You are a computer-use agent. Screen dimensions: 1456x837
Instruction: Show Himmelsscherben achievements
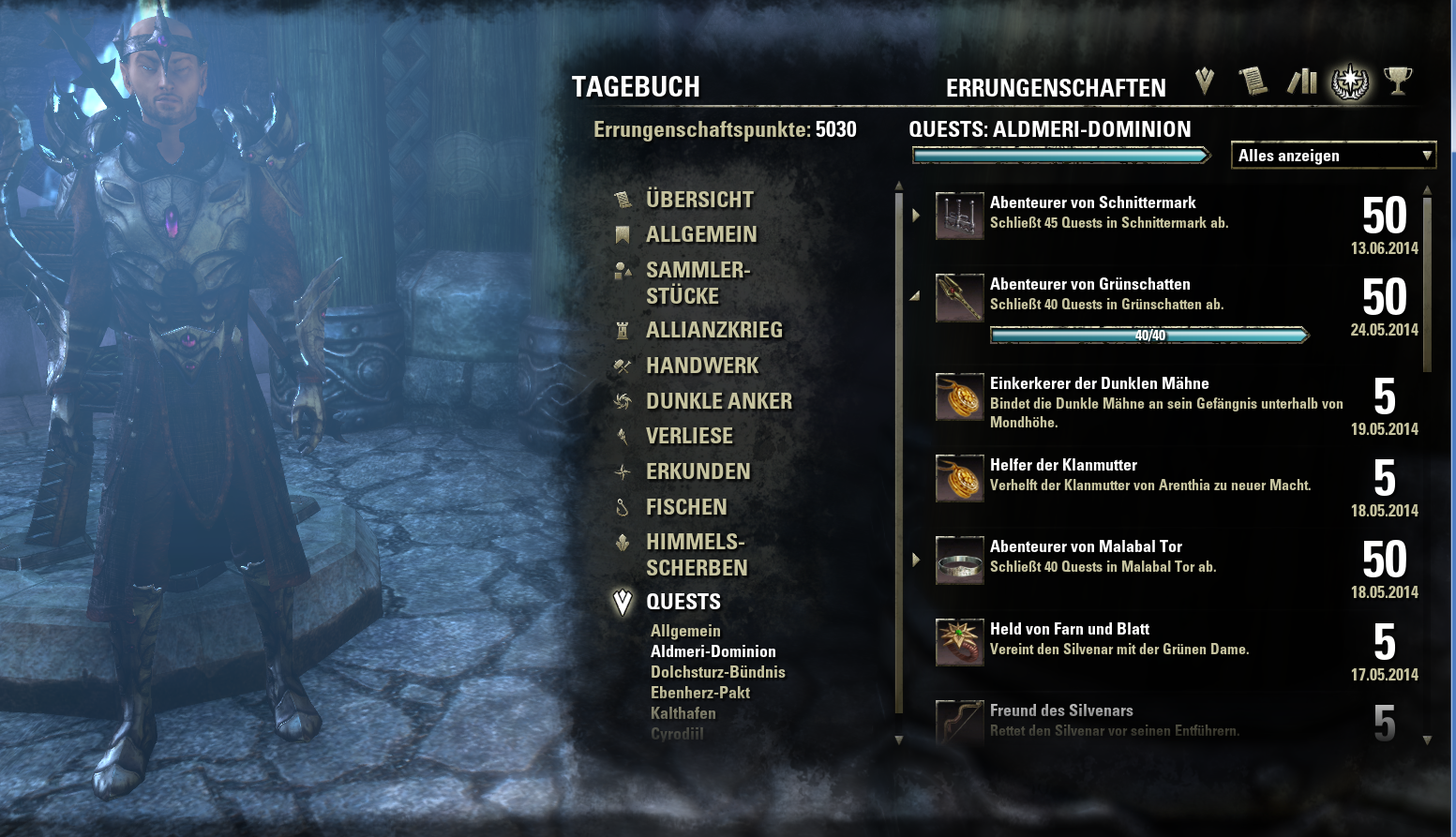click(696, 555)
